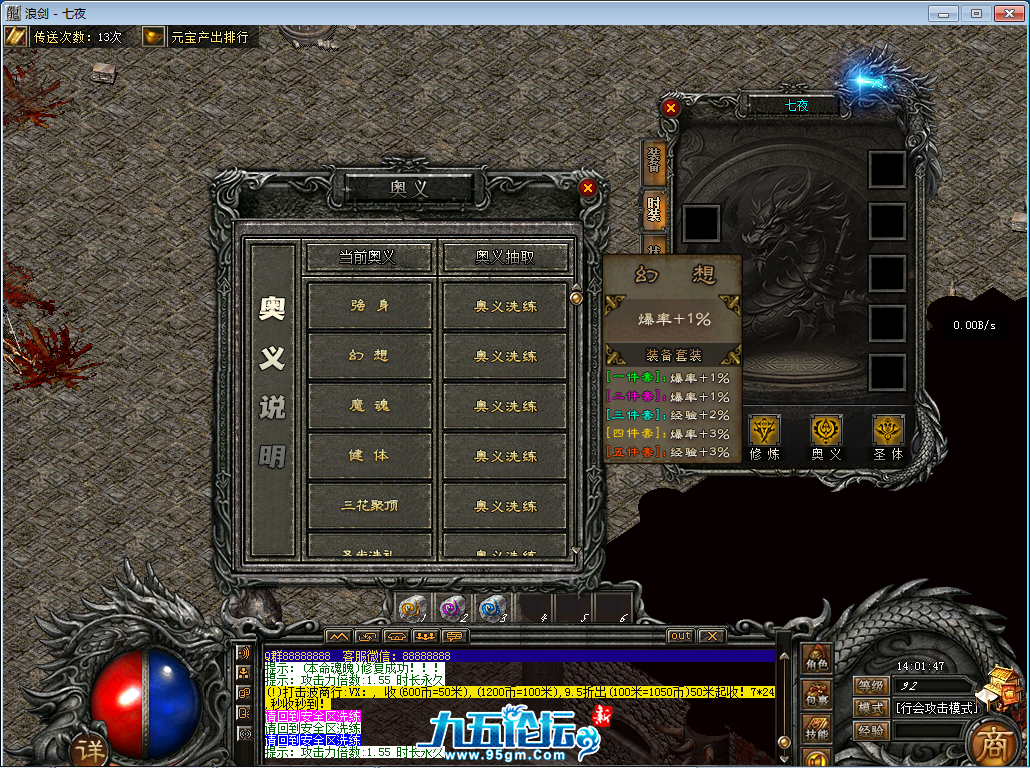Use the orange scroll in hotbar slot 1
Viewport: 1030px width, 768px height.
[414, 608]
